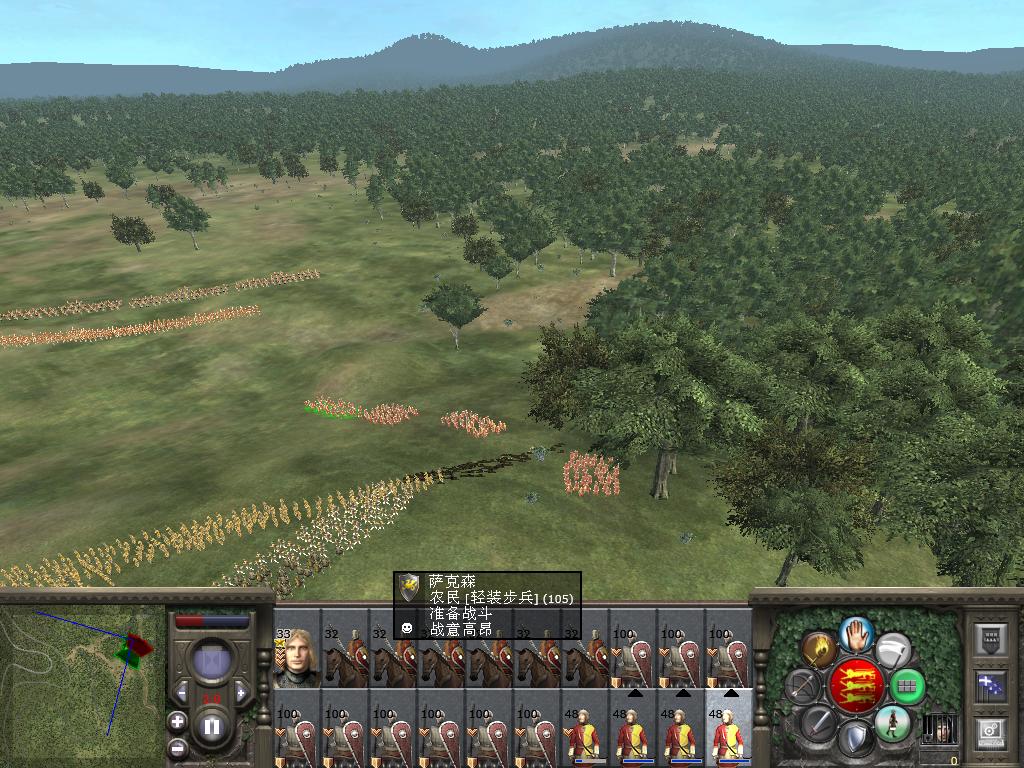Toggle the green formation grid button
This screenshot has height=768, width=1024.
[x=906, y=687]
